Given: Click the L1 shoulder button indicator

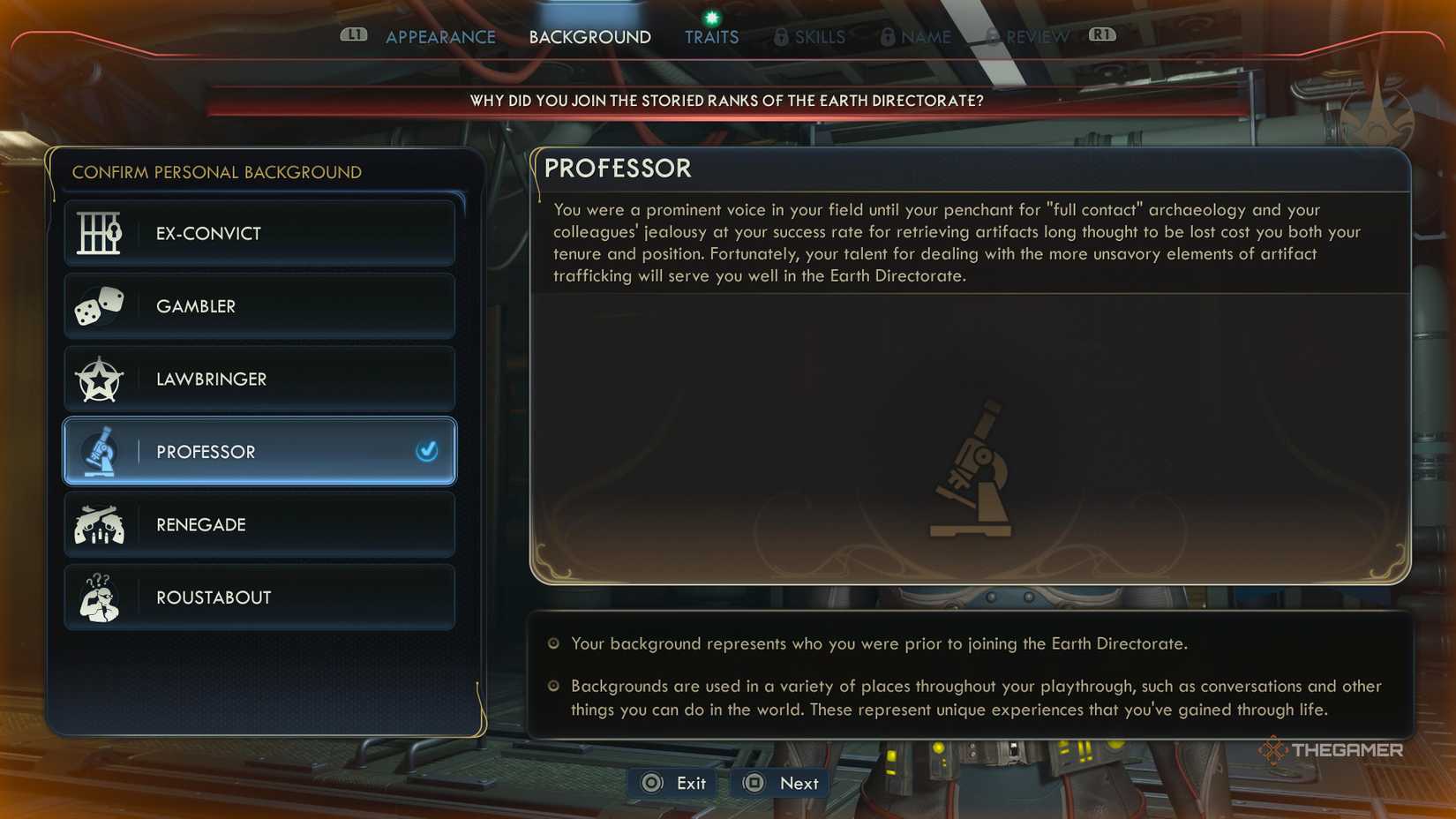Looking at the screenshot, I should pyautogui.click(x=355, y=35).
